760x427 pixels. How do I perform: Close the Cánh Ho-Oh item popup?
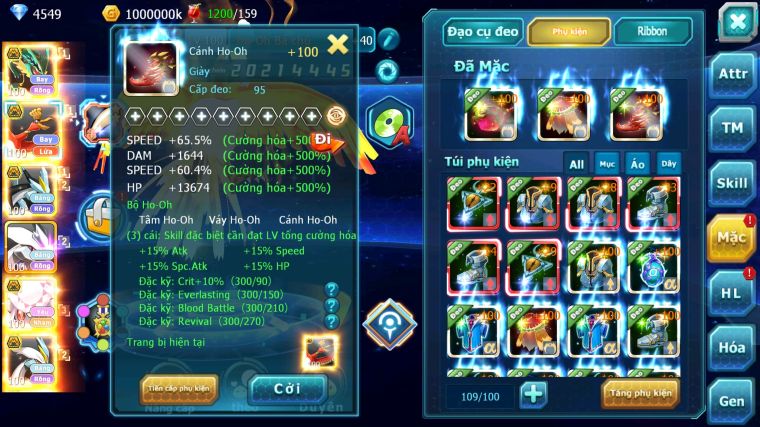pos(338,44)
